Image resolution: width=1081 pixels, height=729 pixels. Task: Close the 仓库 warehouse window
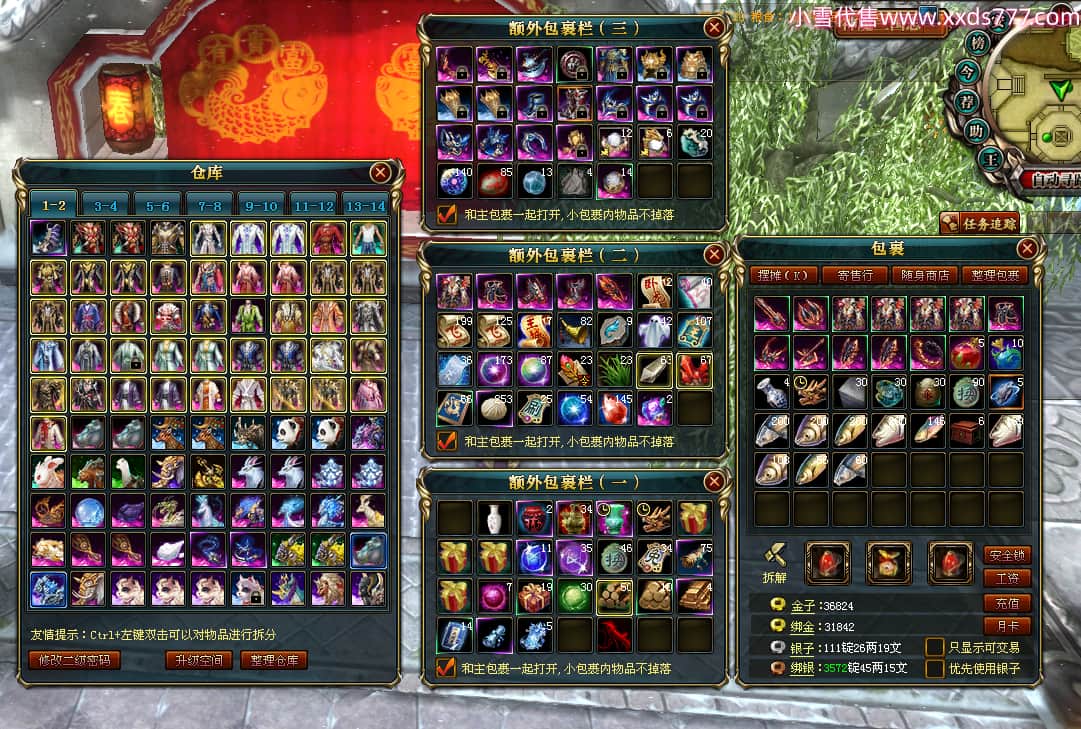coord(380,173)
